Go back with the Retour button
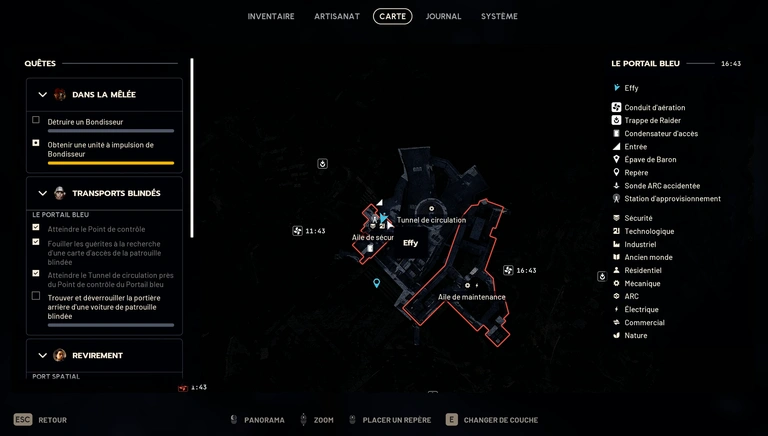The width and height of the screenshot is (768, 436). 41,420
